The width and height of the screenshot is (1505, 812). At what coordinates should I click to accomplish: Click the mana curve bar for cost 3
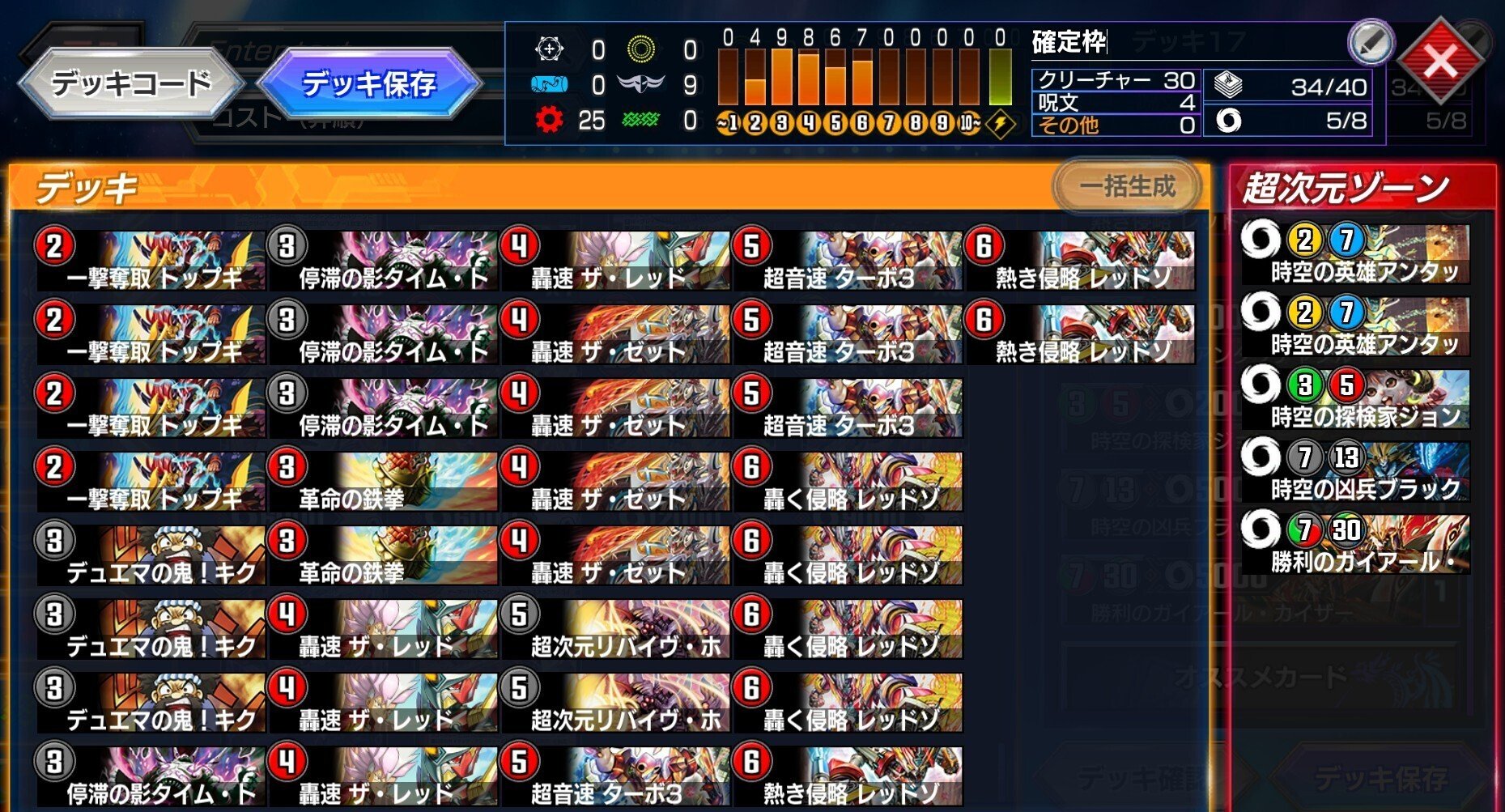click(x=781, y=77)
